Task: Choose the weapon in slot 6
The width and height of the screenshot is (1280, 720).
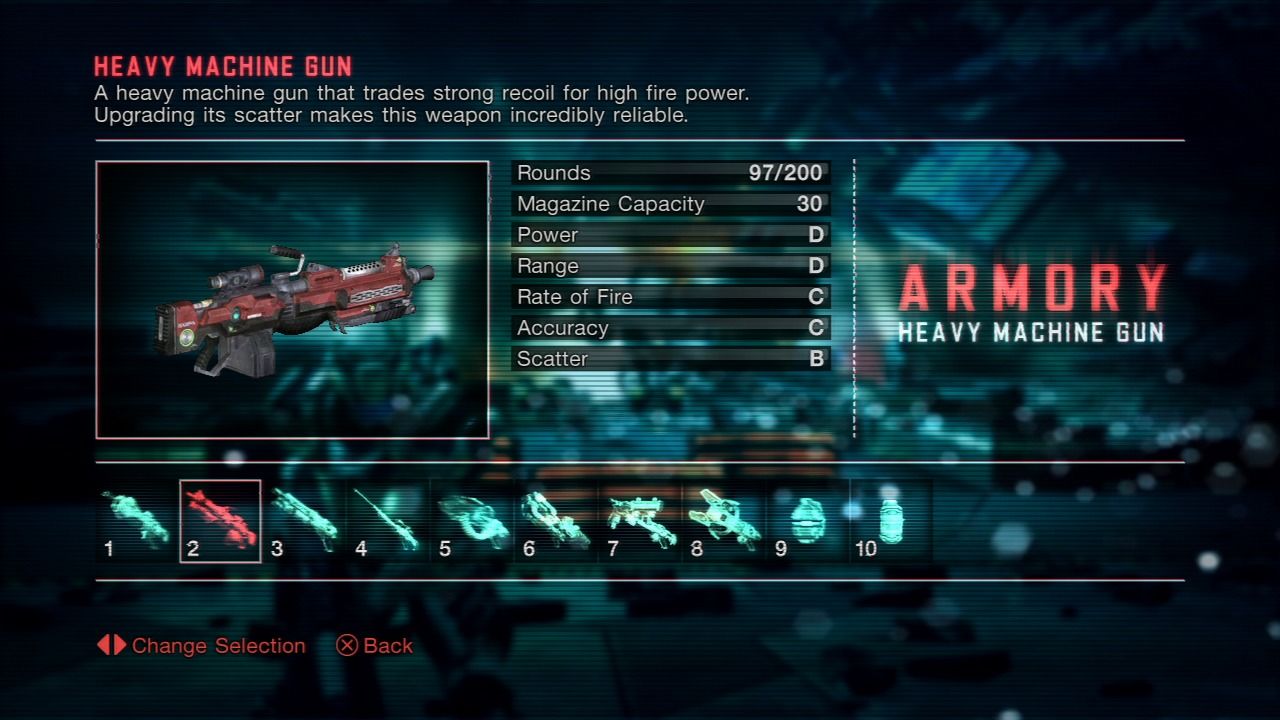Action: pyautogui.click(x=556, y=521)
